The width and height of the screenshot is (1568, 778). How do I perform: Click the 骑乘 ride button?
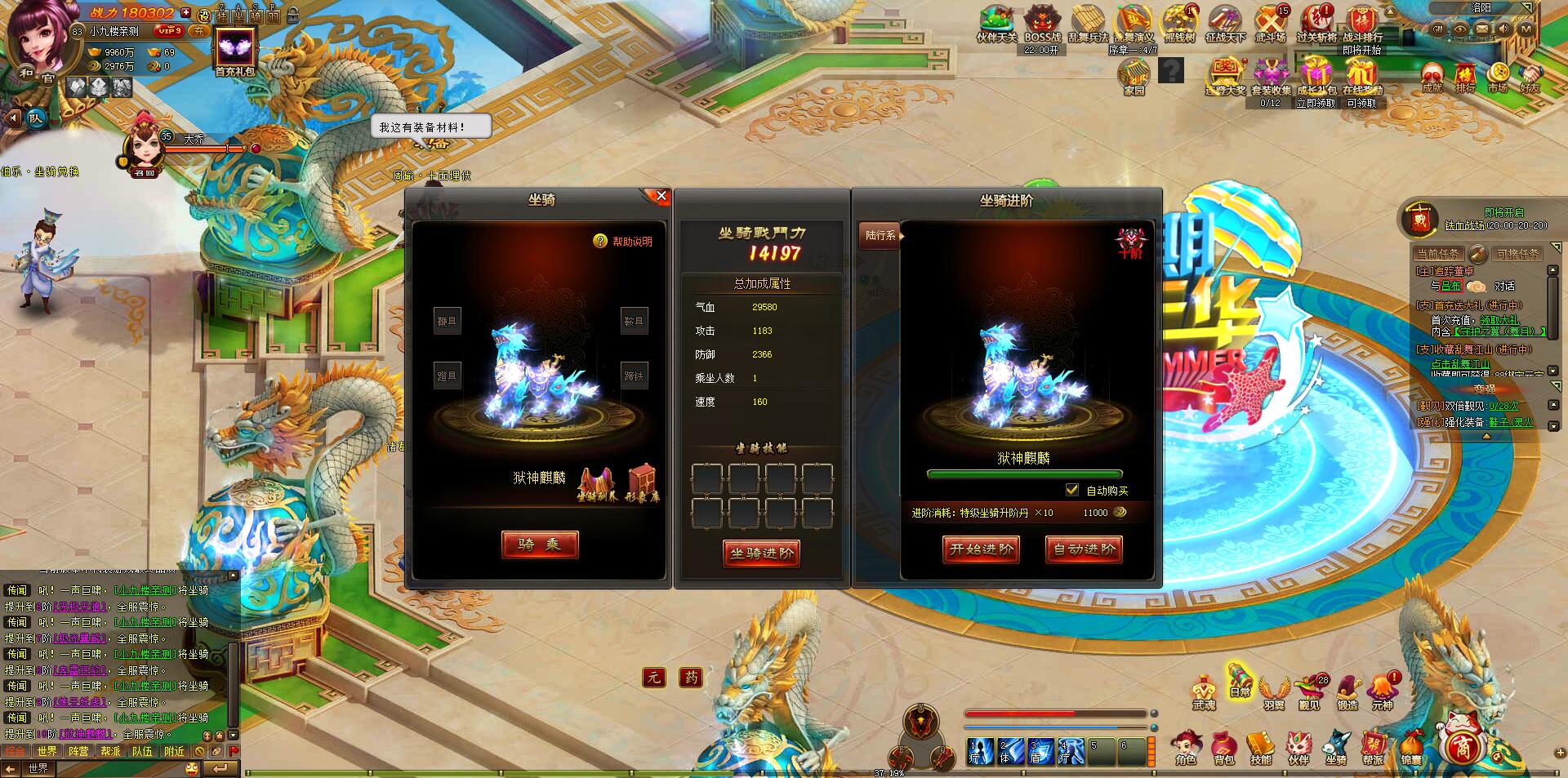coord(540,545)
